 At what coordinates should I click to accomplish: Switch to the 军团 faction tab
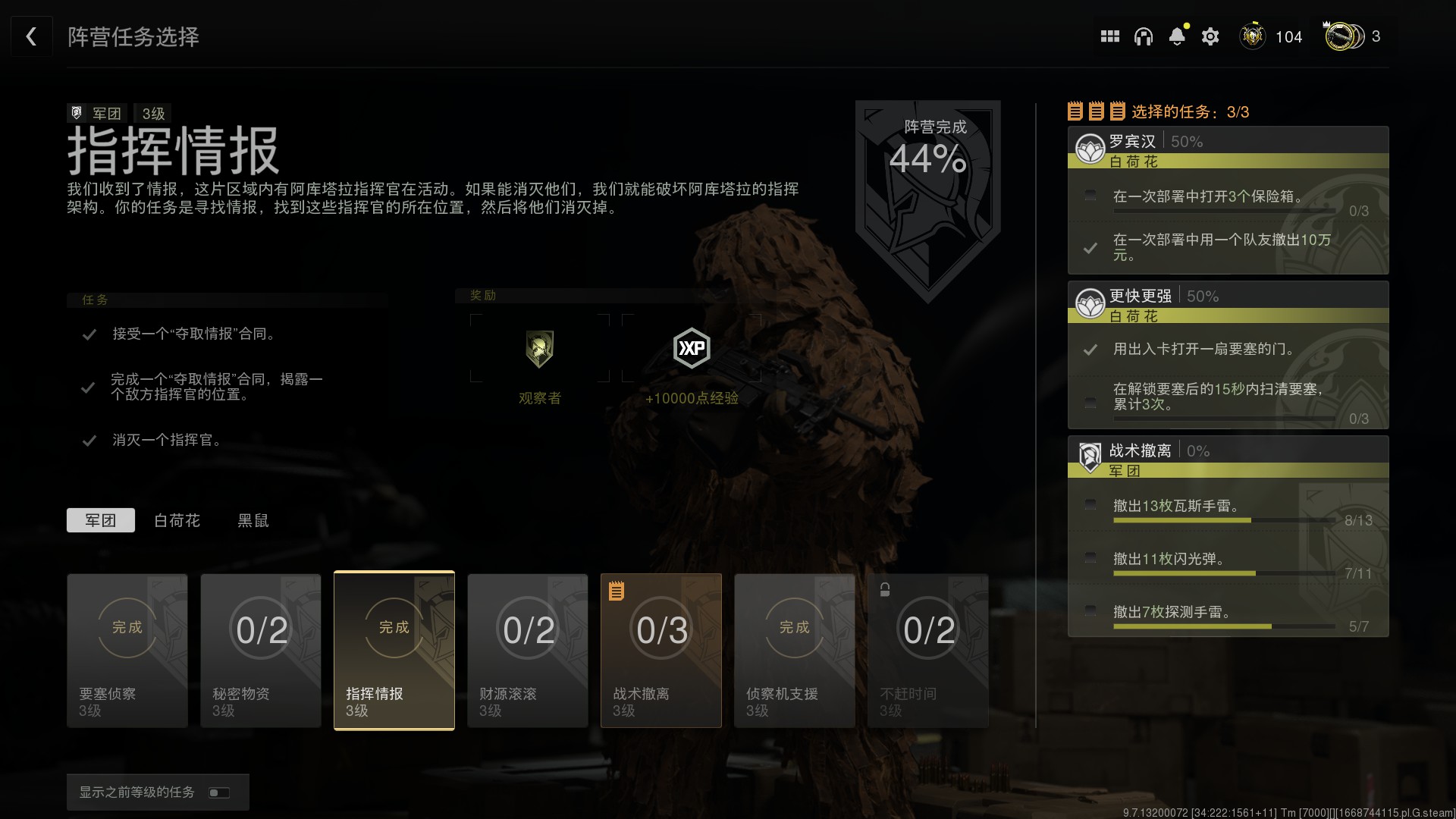tap(101, 520)
